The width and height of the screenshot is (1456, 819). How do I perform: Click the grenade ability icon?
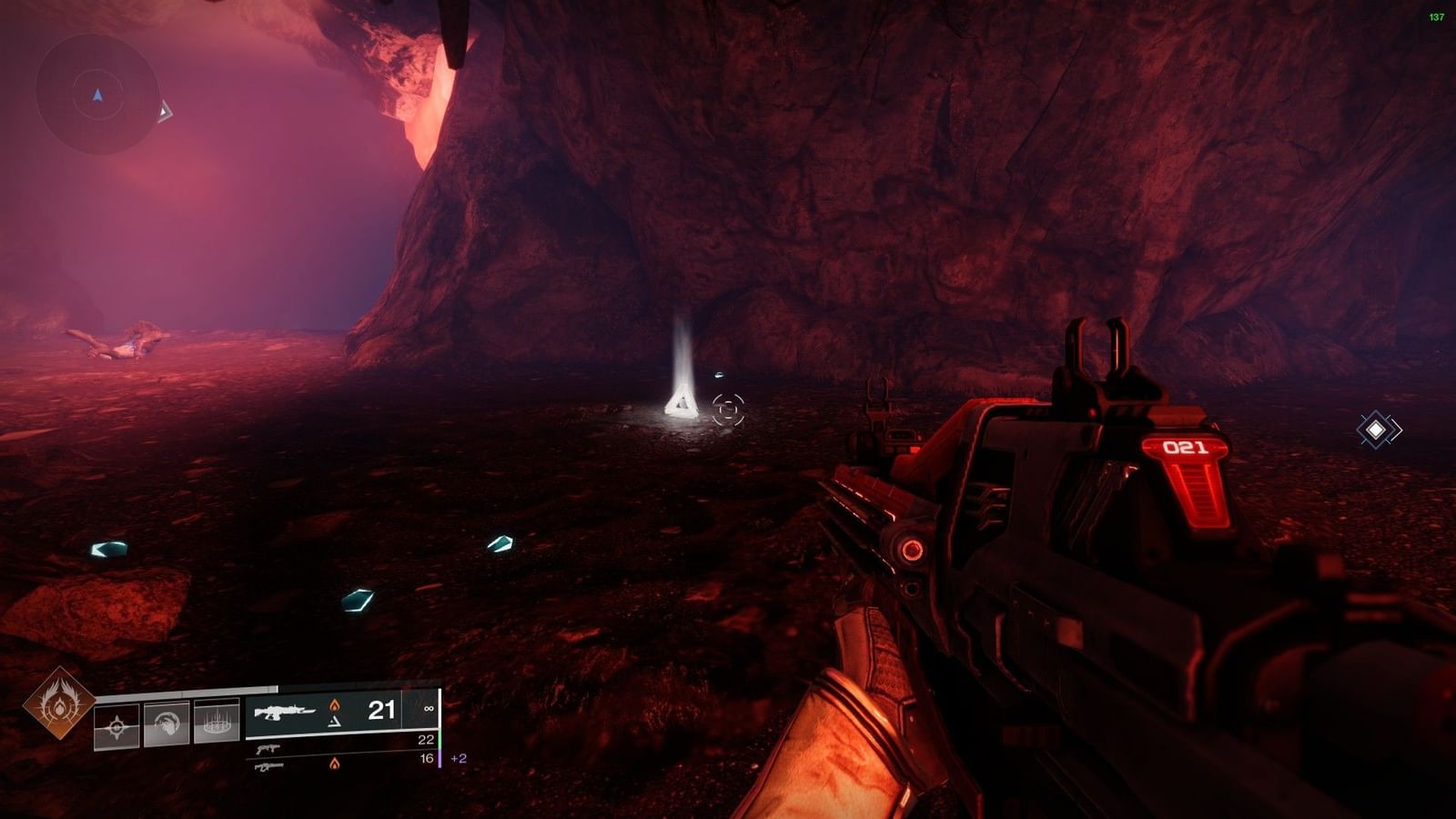(116, 726)
